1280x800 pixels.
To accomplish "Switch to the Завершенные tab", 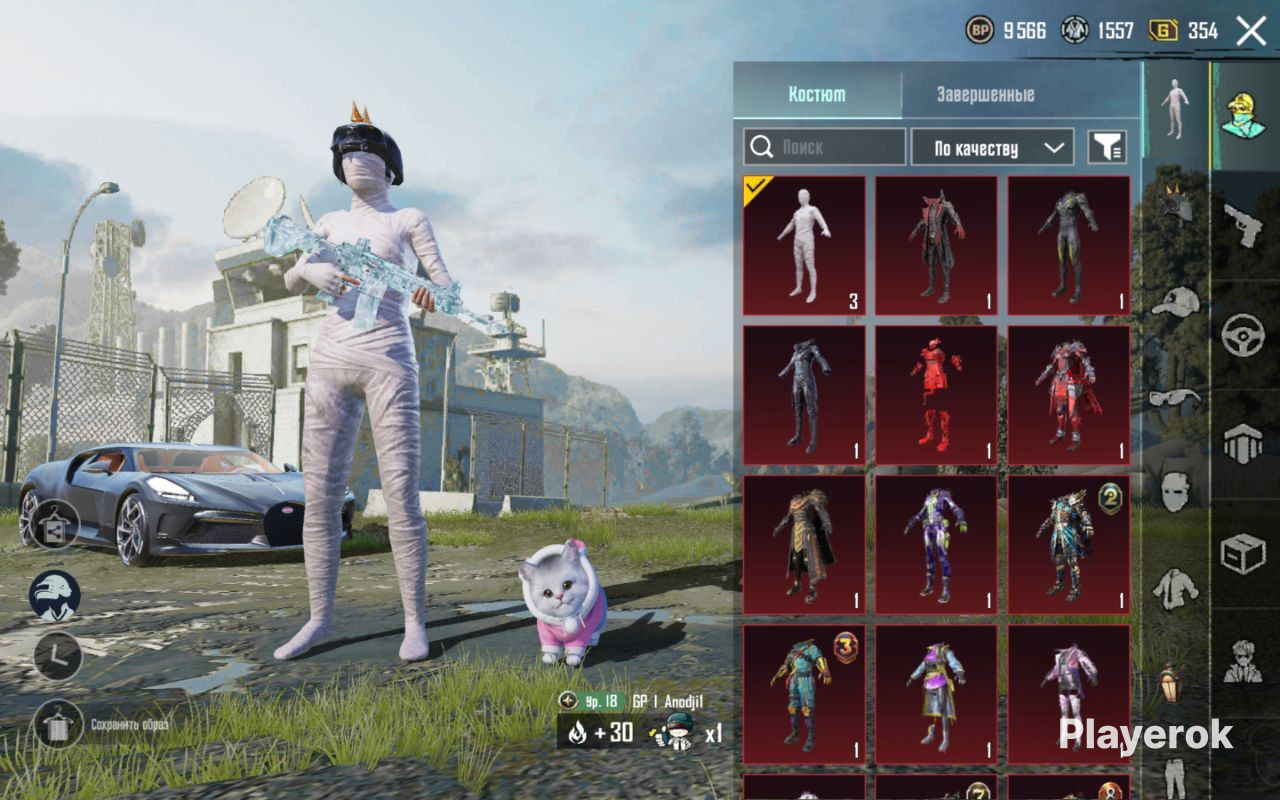I will [985, 95].
